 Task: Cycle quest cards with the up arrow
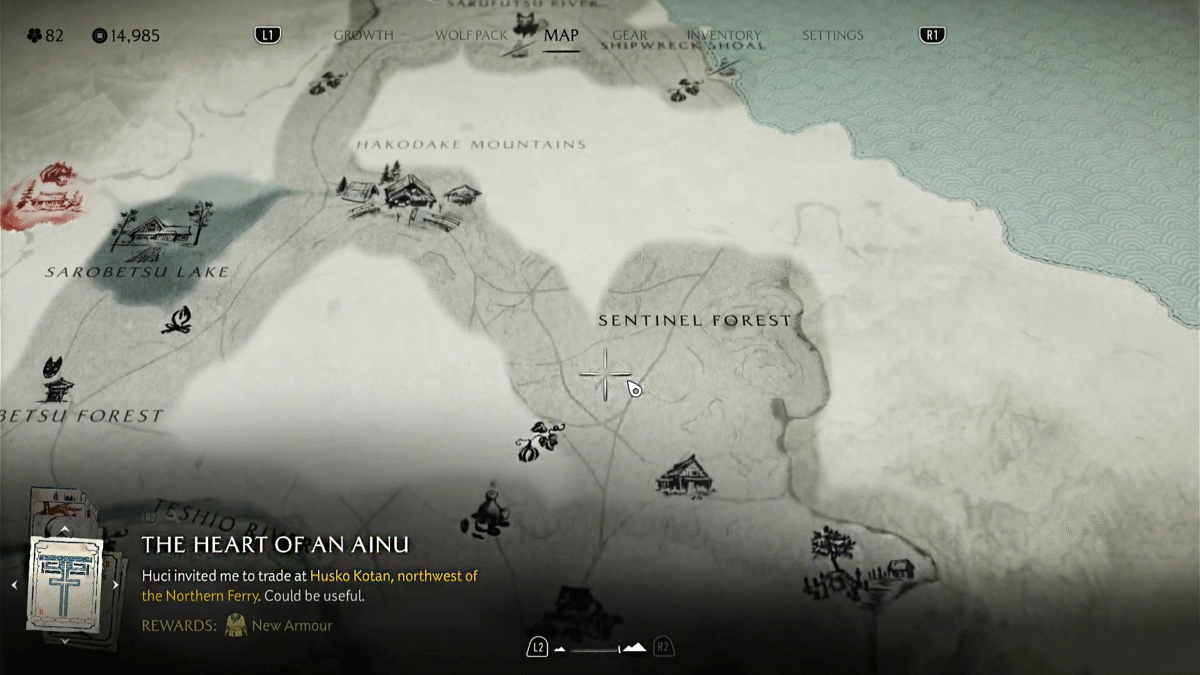pos(65,529)
